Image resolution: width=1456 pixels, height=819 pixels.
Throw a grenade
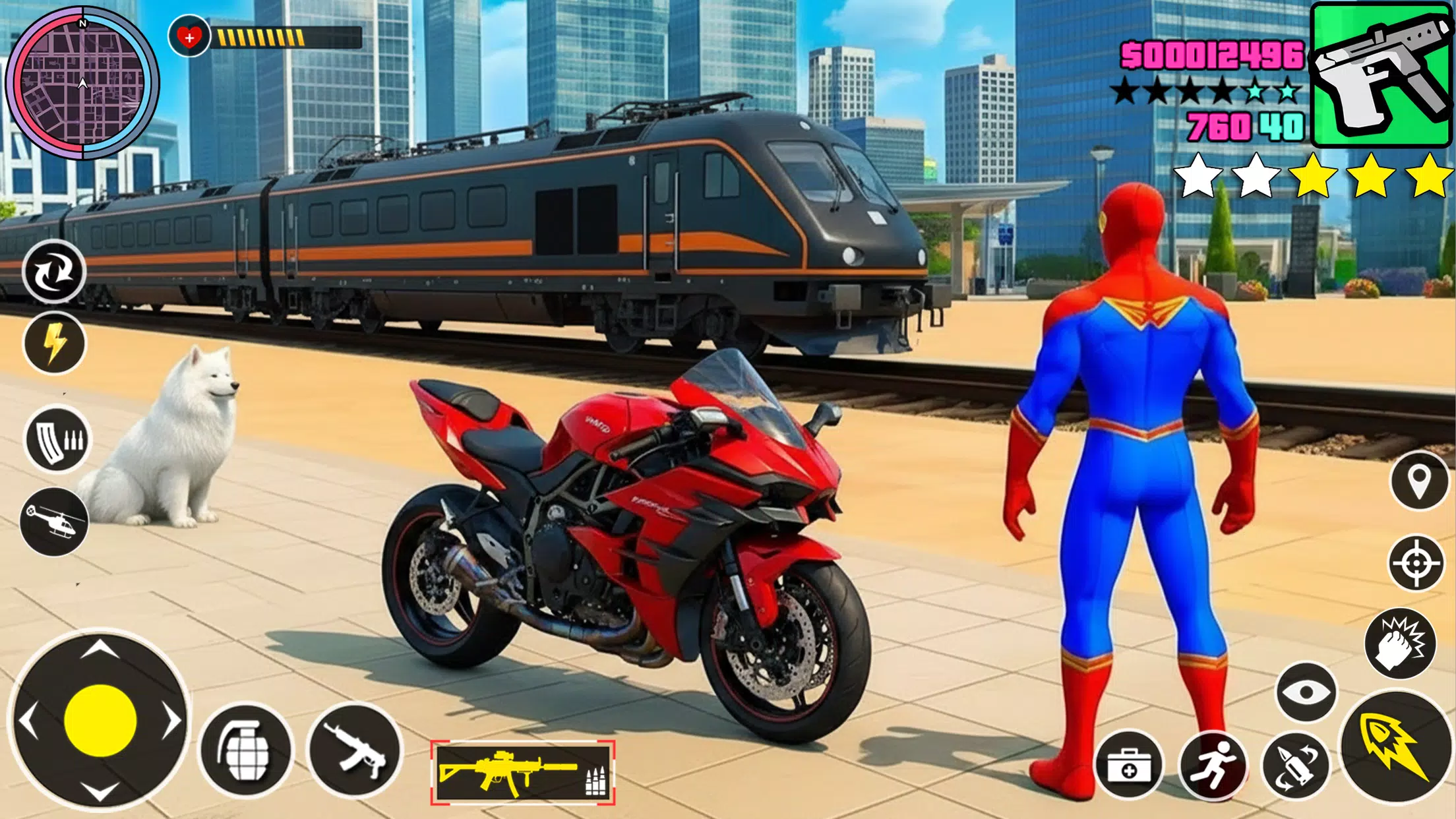point(246,750)
